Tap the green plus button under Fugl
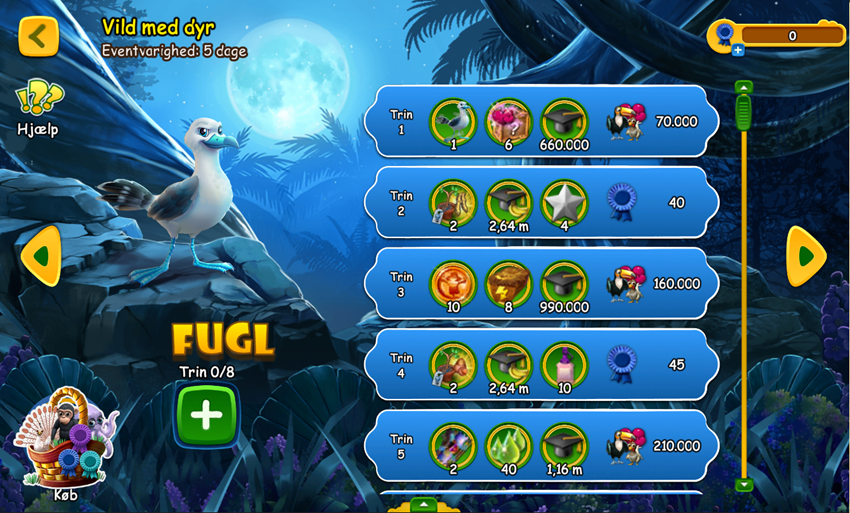Viewport: 850px width, 513px height. pyautogui.click(x=206, y=415)
